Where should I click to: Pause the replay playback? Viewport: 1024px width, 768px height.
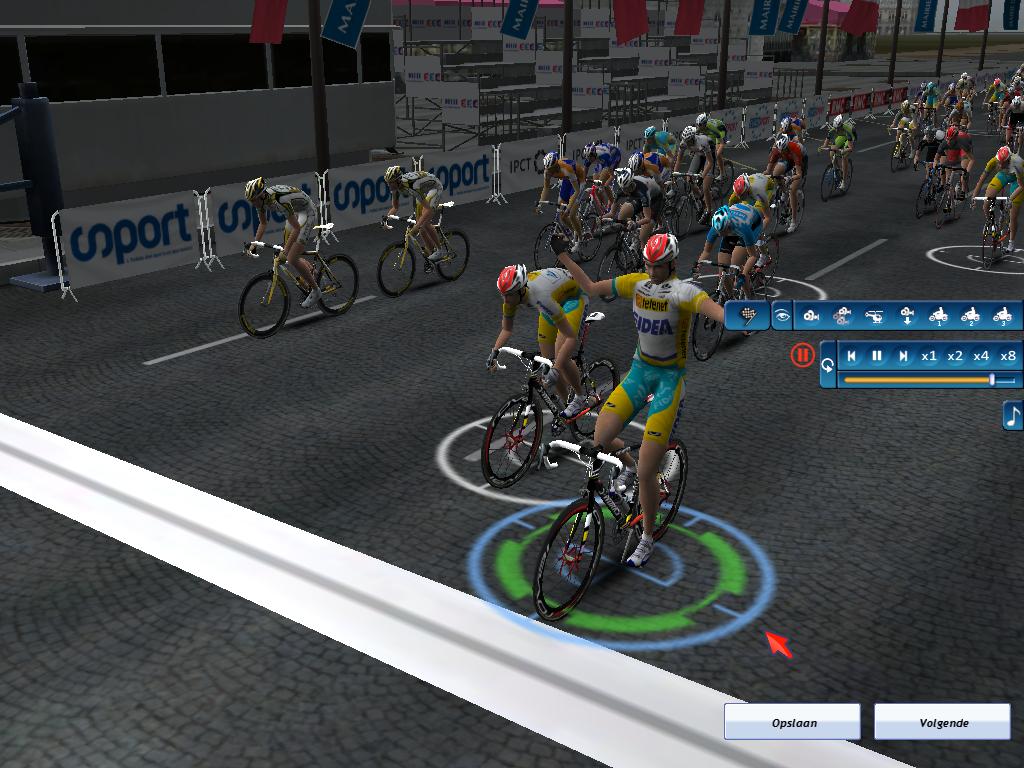[877, 355]
